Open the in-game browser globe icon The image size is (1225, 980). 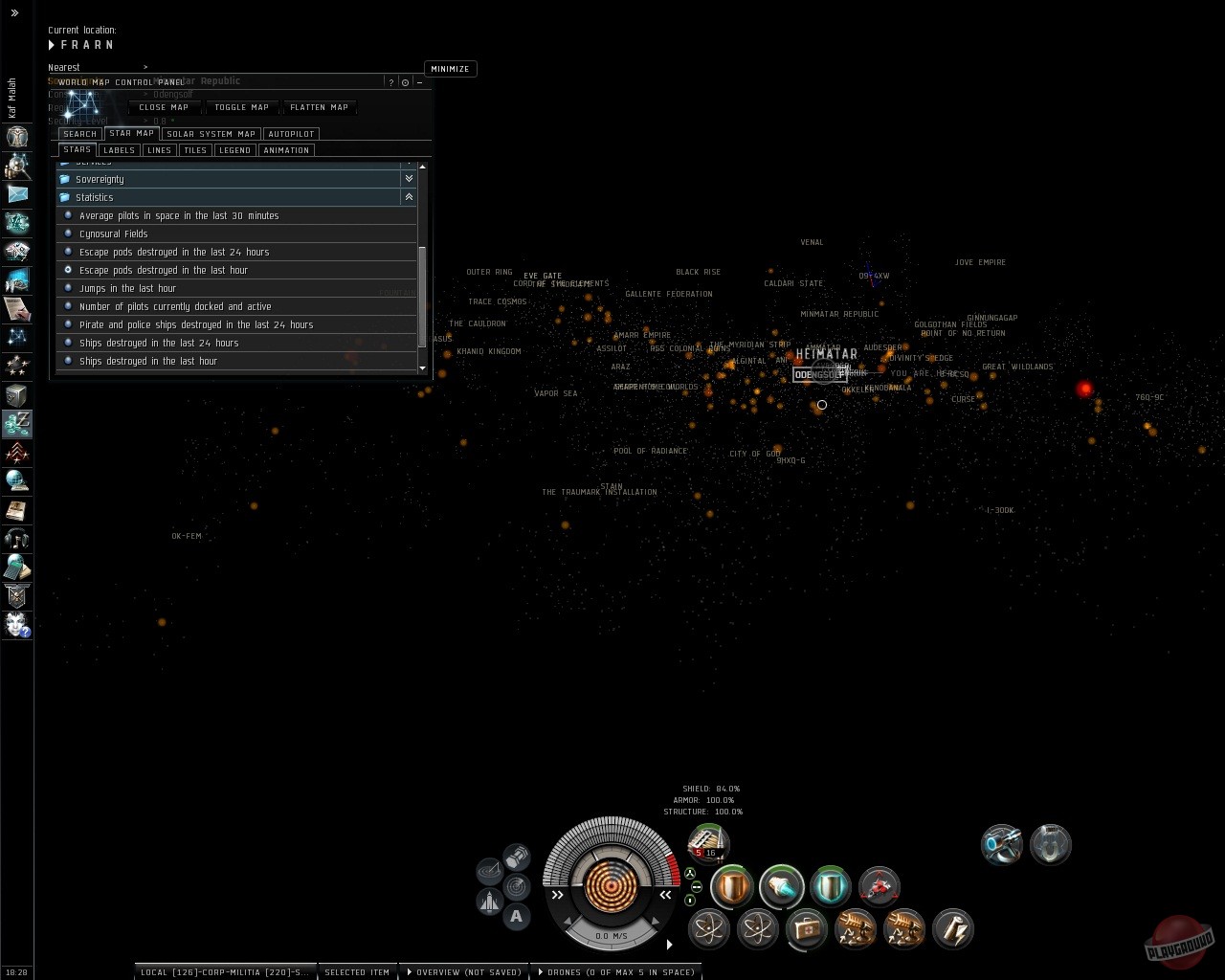(17, 481)
